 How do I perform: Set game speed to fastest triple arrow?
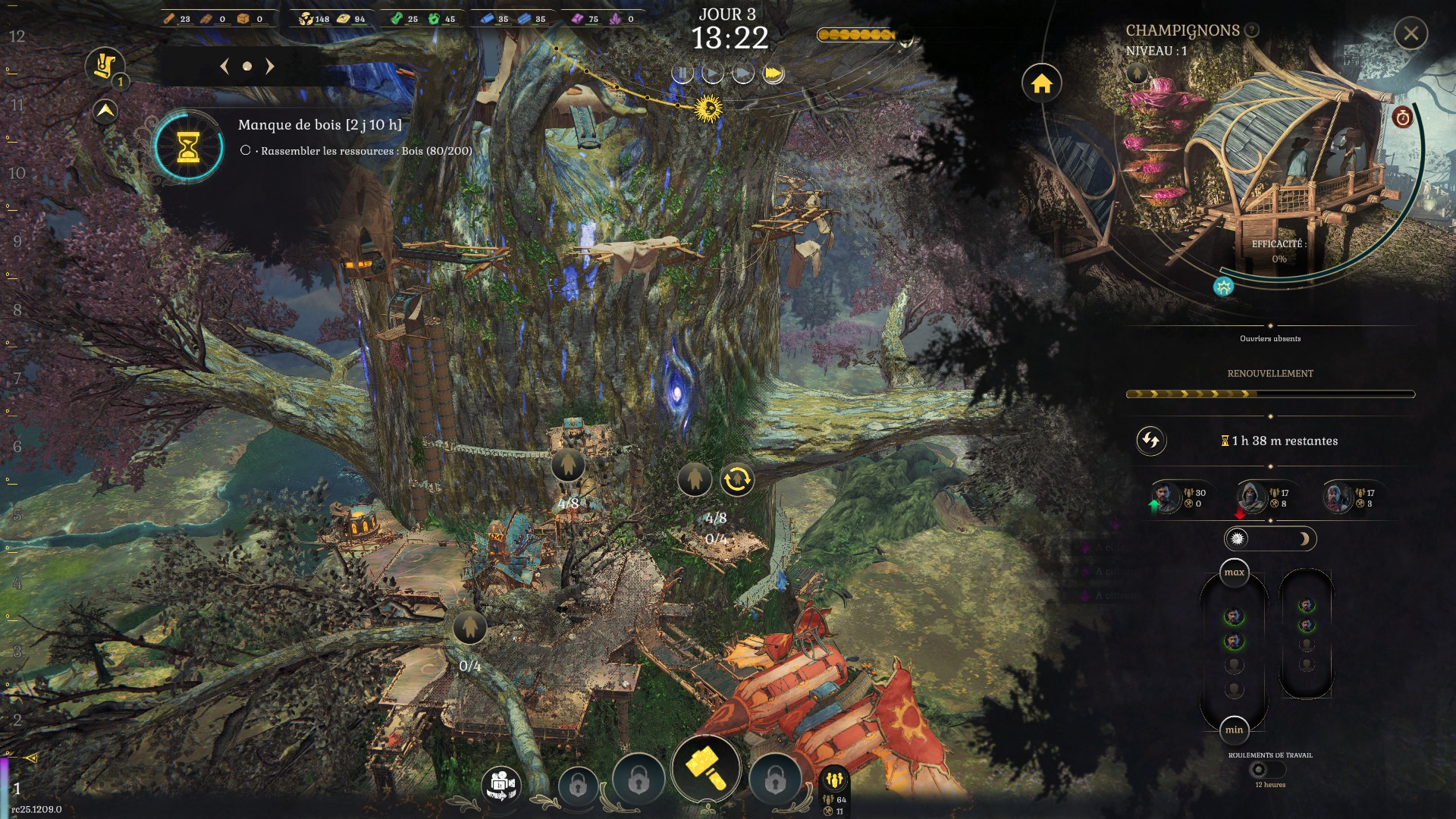(x=773, y=74)
